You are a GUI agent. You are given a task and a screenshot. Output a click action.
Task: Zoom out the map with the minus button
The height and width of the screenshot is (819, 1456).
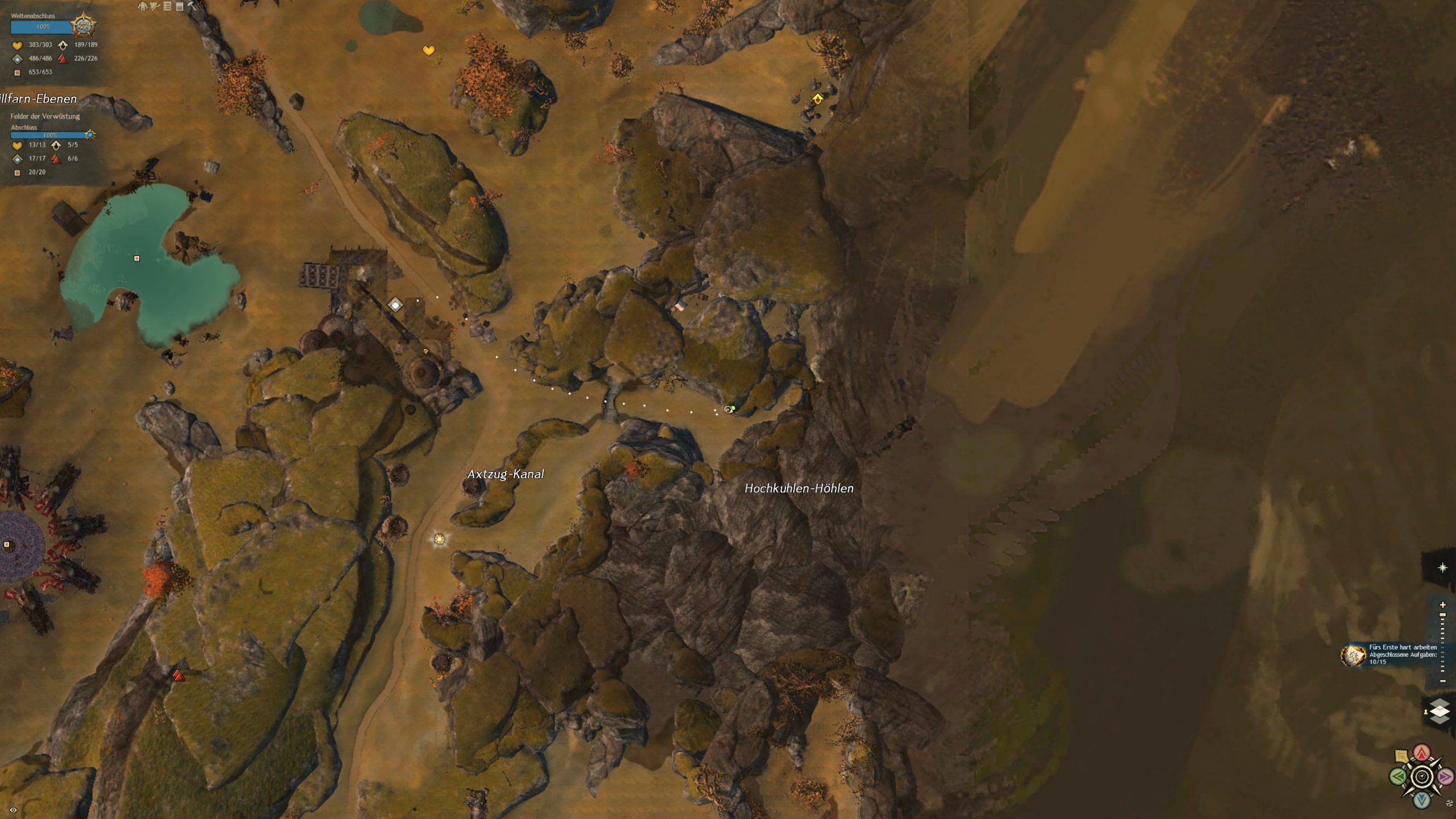coord(1442,681)
